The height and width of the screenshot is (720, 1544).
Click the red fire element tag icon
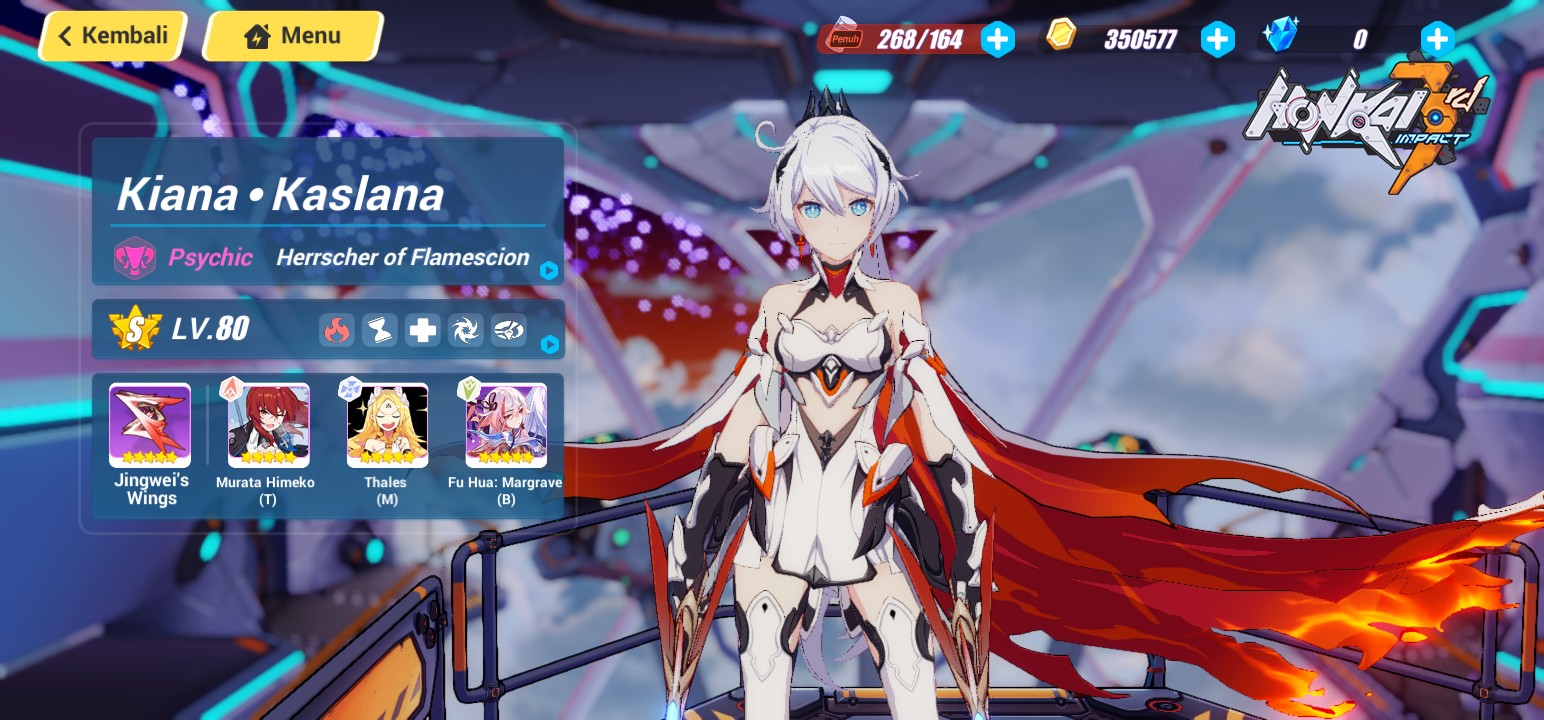click(337, 330)
